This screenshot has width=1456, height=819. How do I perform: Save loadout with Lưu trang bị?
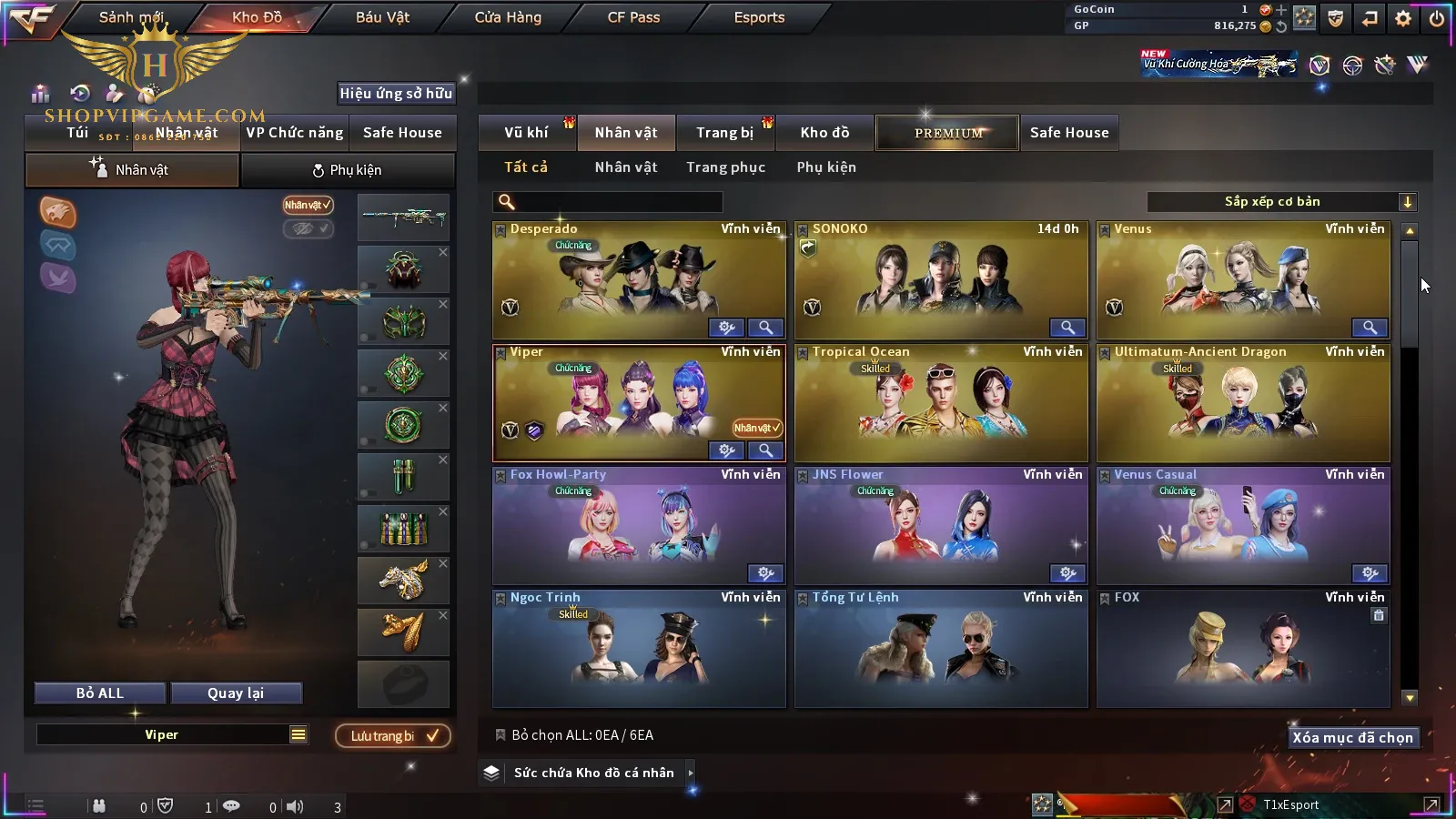click(x=393, y=736)
